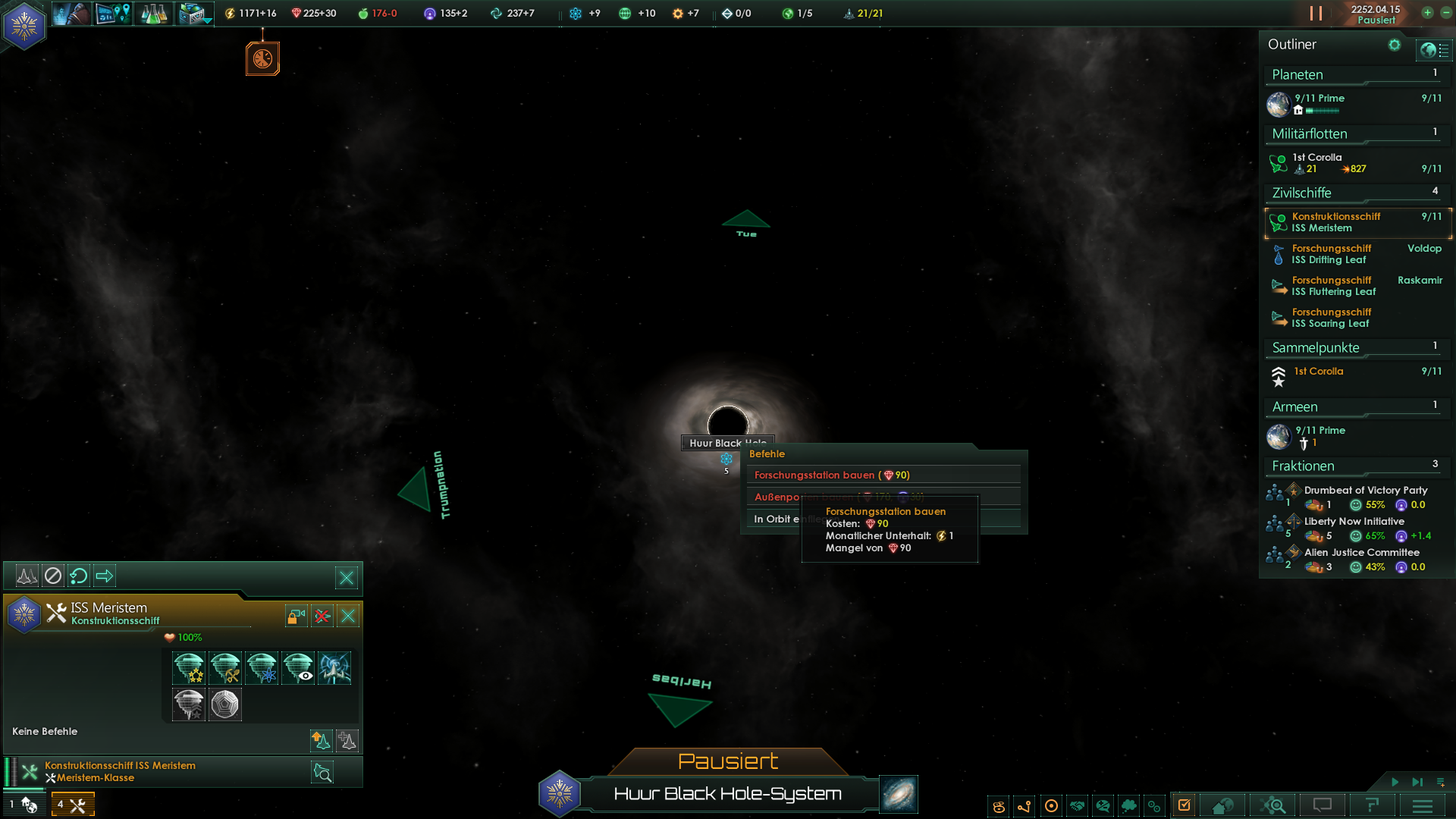Click the orange situation alert notification
The height and width of the screenshot is (819, 1456).
[262, 58]
